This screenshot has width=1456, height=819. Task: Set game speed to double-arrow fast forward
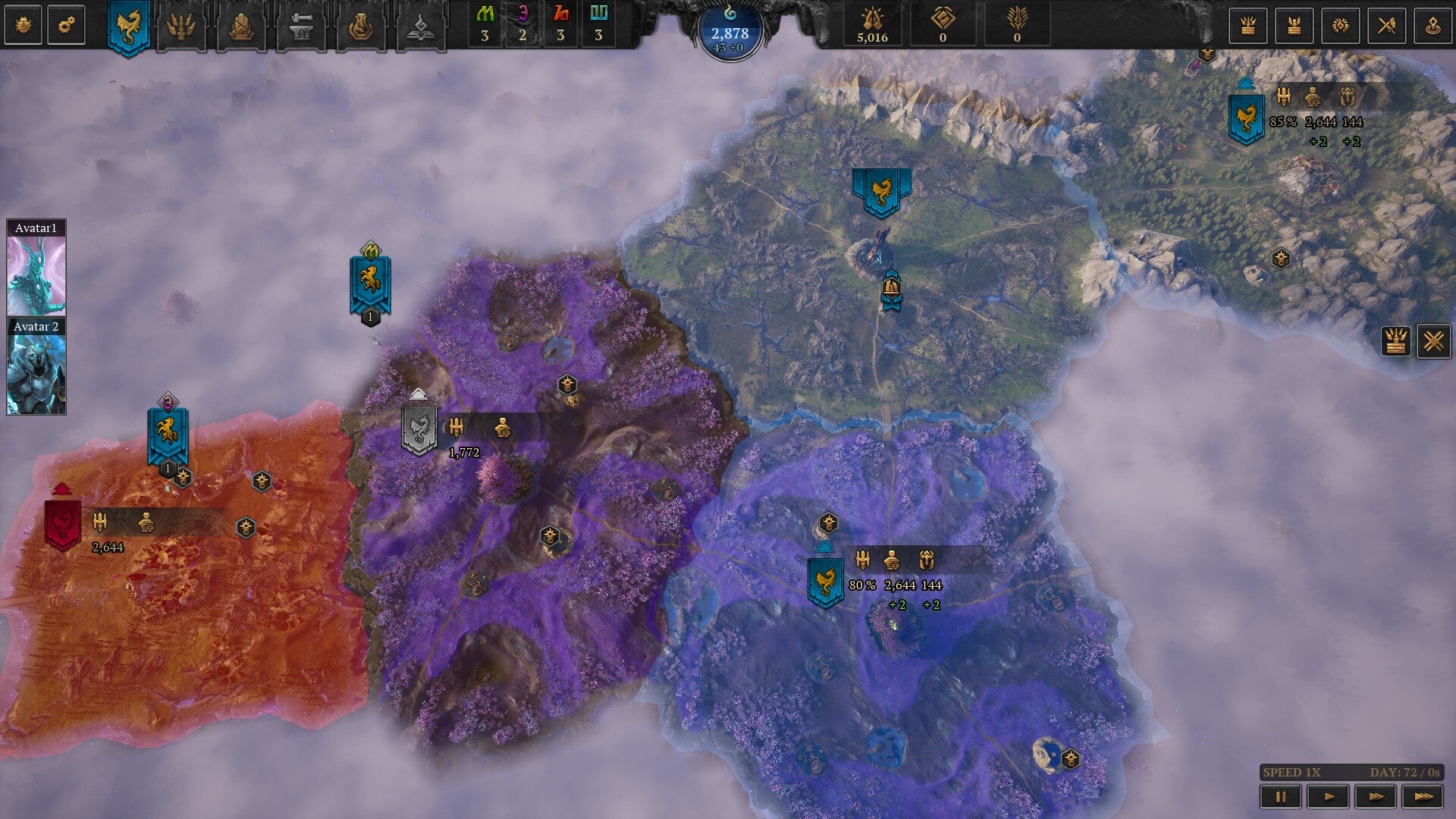tap(1376, 796)
